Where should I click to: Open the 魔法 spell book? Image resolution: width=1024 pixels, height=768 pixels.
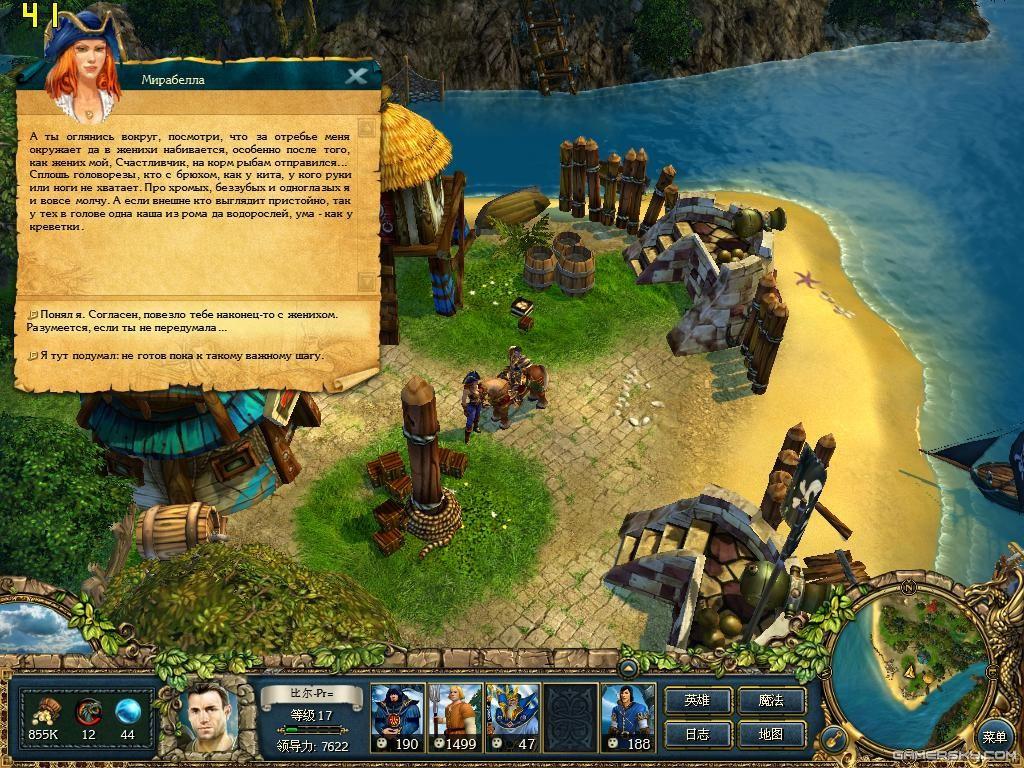771,700
